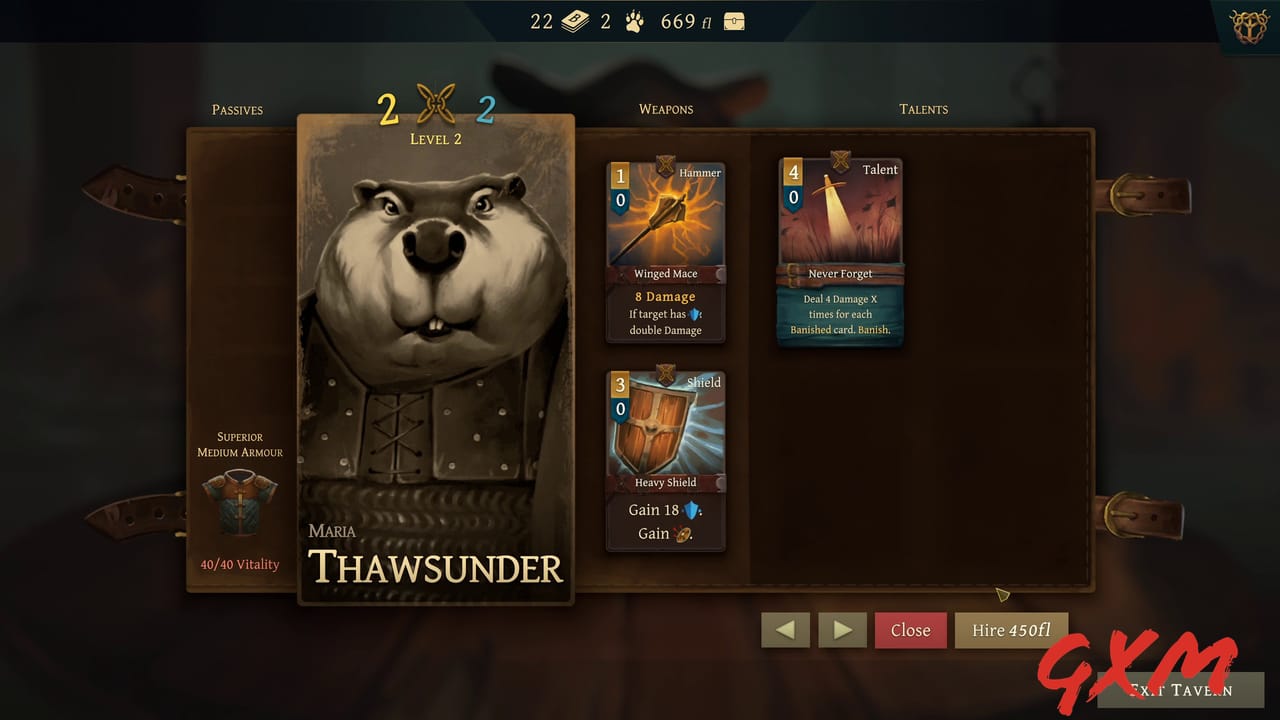Click the guild crest in top-right corner
Screen dimensions: 1280x720
[1247, 27]
